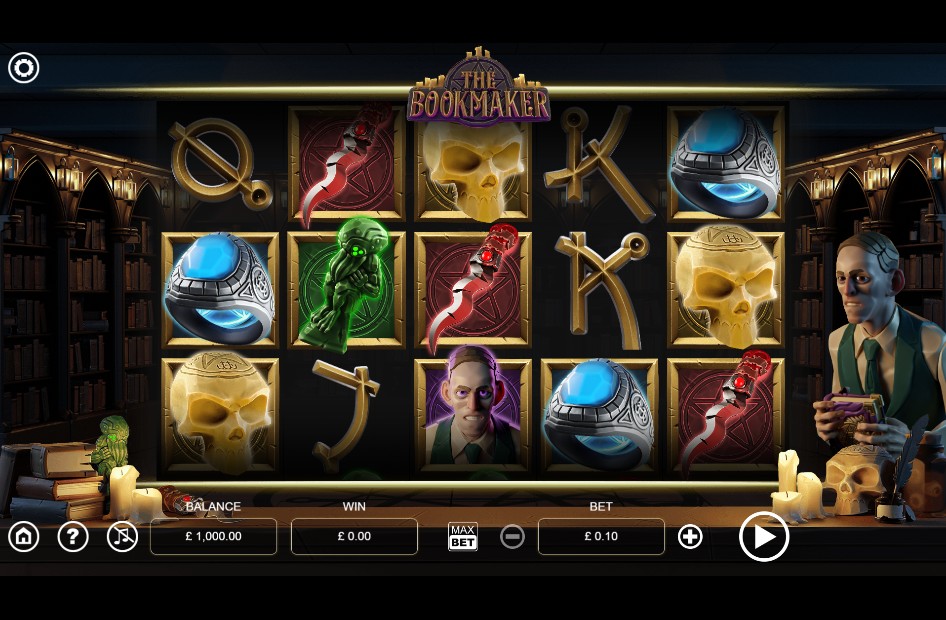Open the help question mark info
This screenshot has width=946, height=620.
click(x=73, y=537)
